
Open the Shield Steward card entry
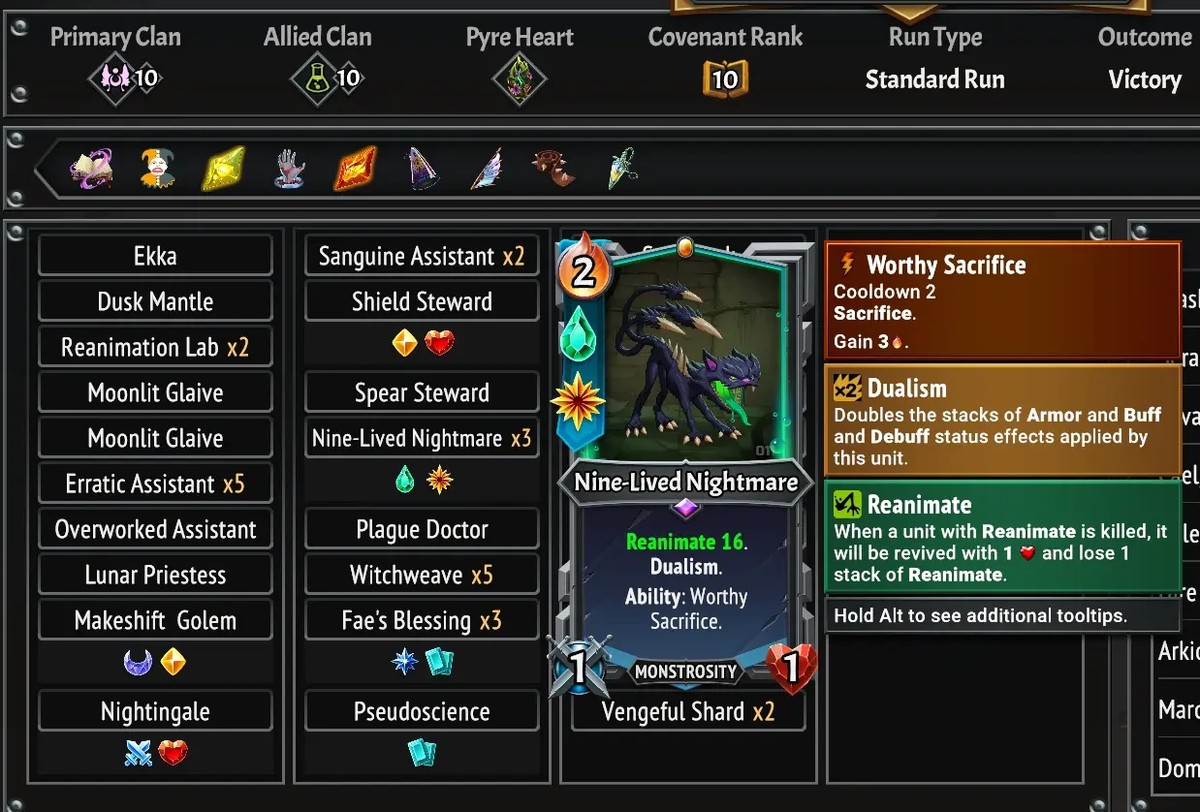(x=421, y=302)
